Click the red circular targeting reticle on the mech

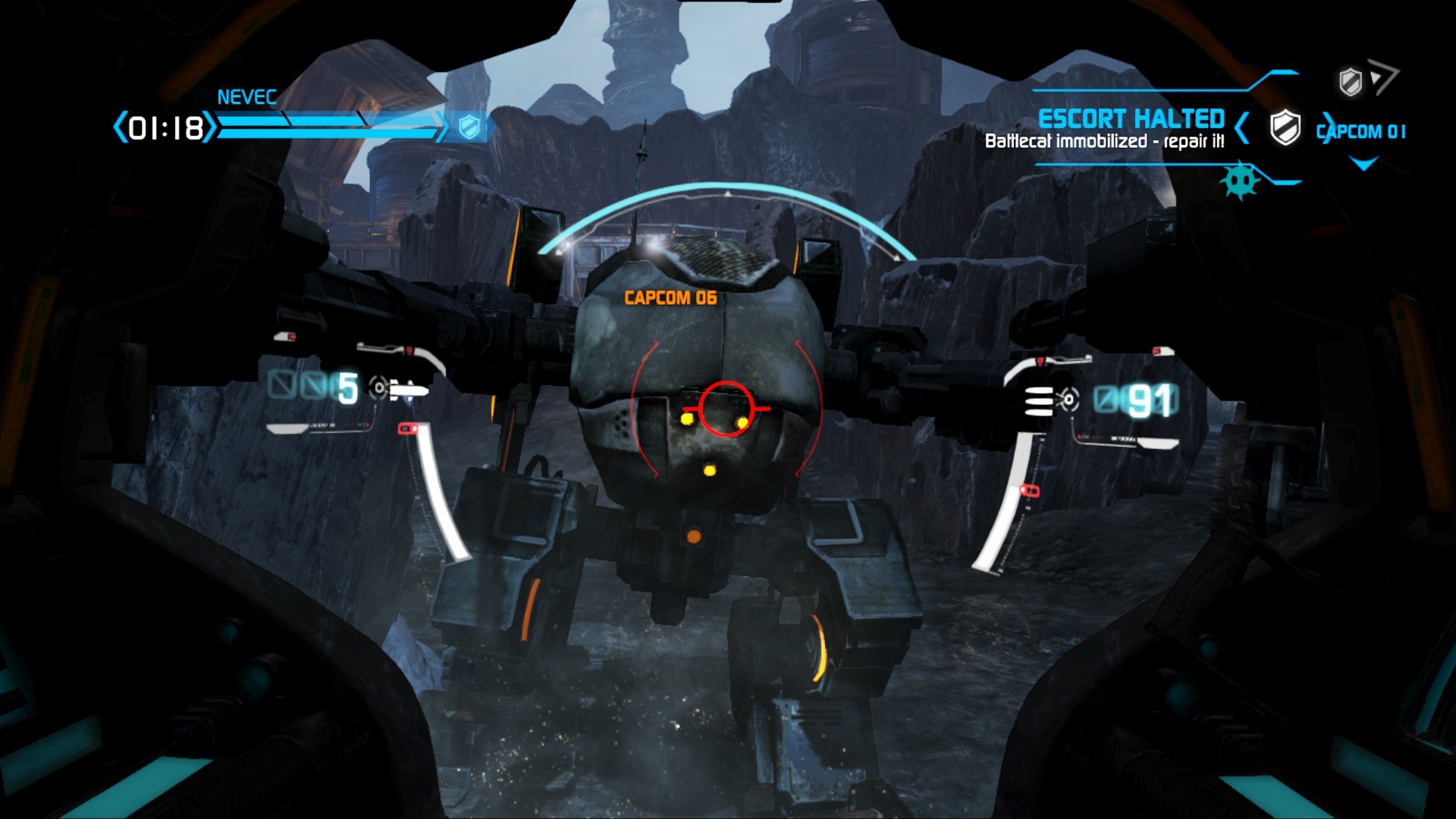tap(726, 409)
